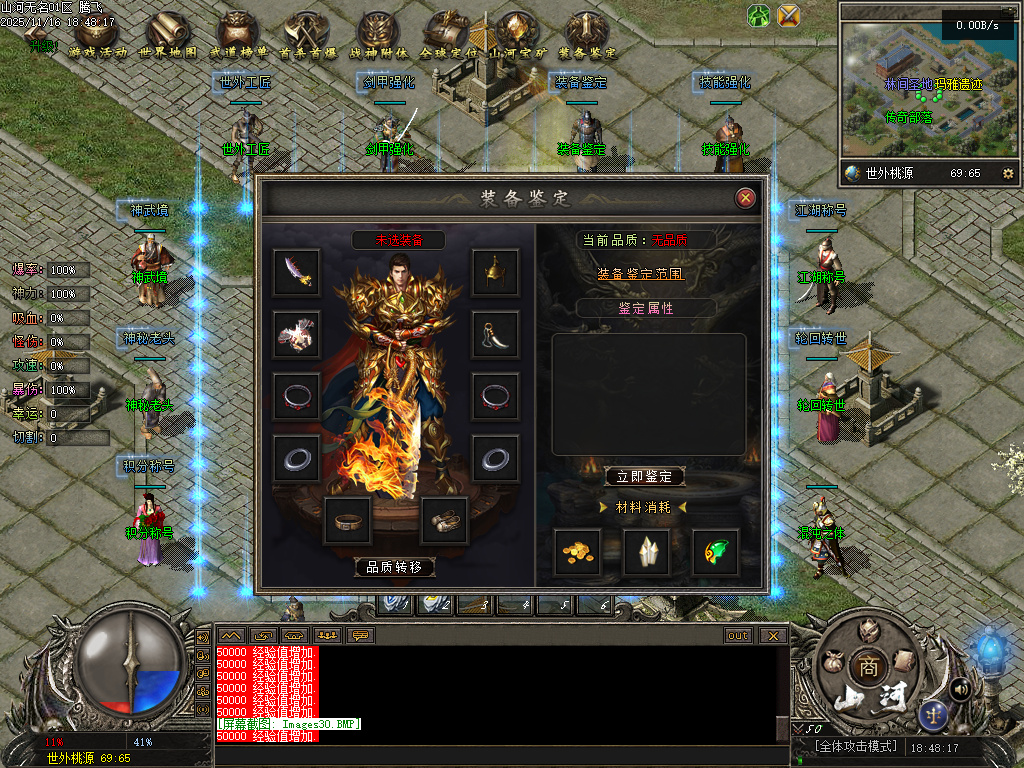
Task: Click the 立即鉴定 button
Action: 645,477
